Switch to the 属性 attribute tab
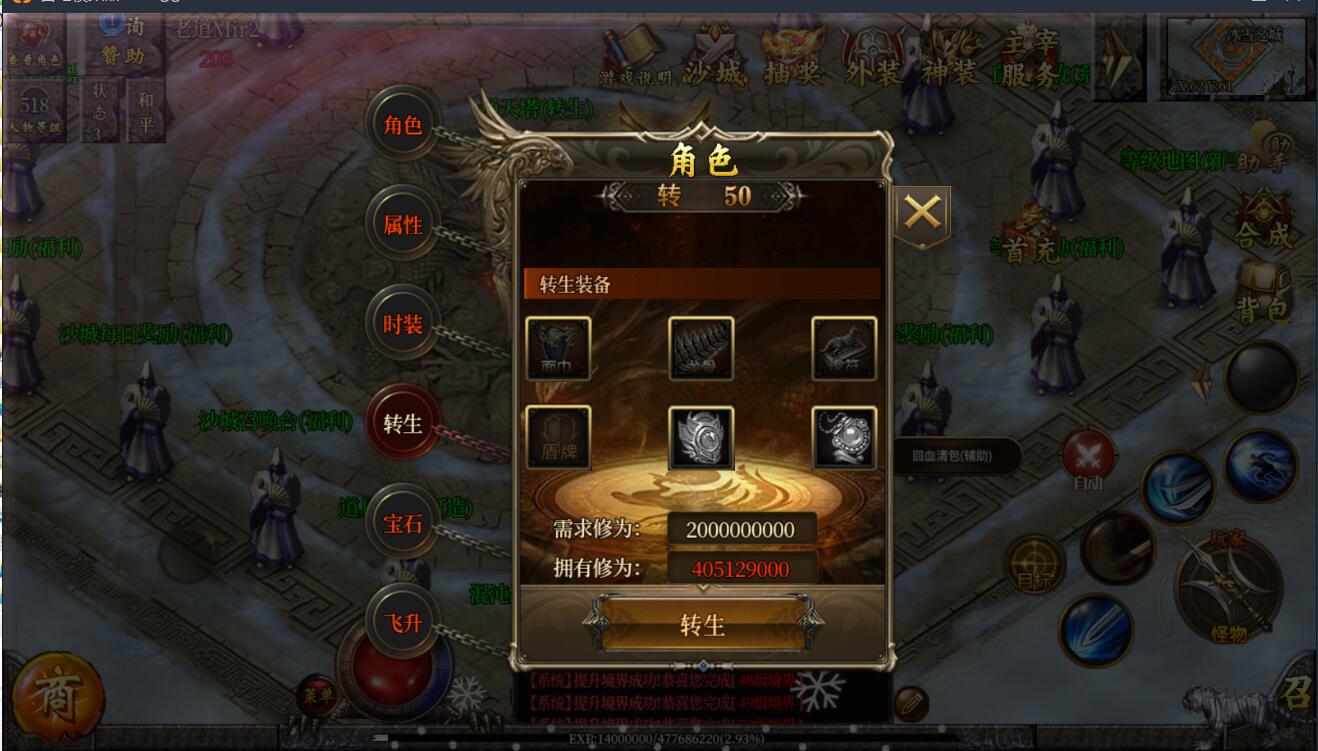Image resolution: width=1318 pixels, height=751 pixels. 401,225
